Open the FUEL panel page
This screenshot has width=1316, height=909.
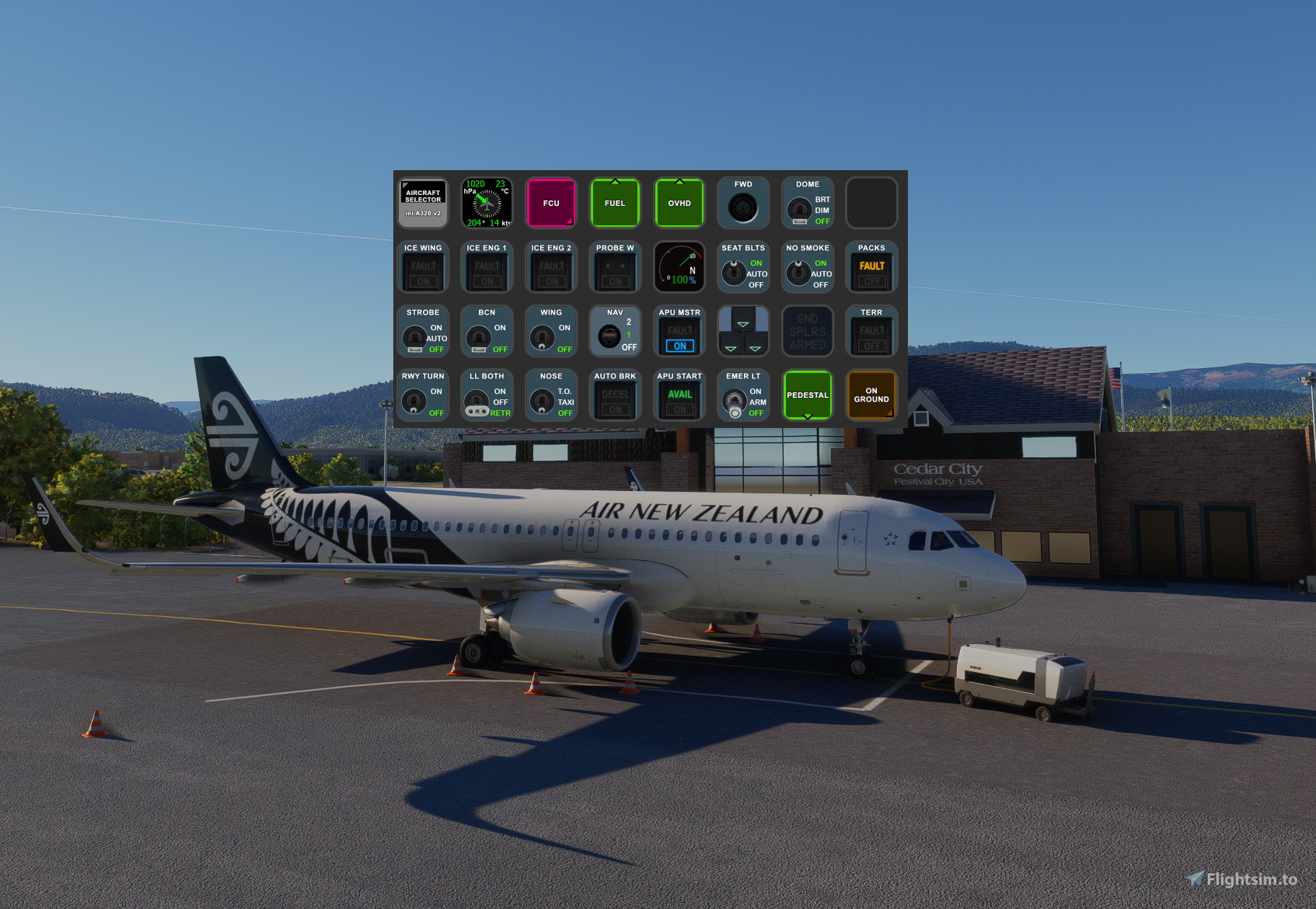coord(615,203)
